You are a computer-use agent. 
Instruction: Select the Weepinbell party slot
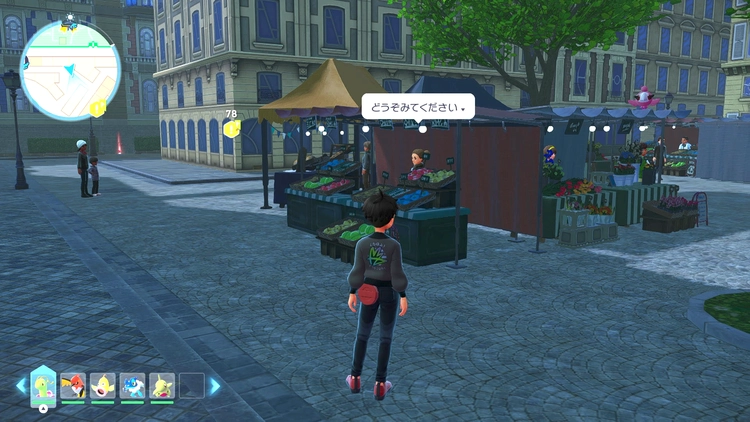tap(103, 385)
